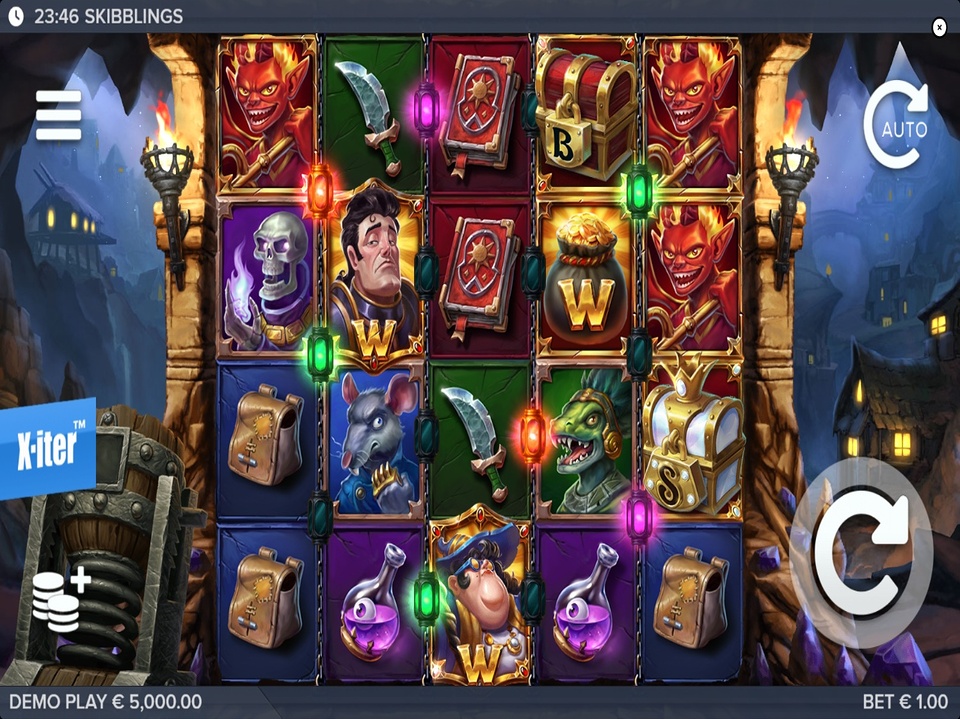The width and height of the screenshot is (960, 719).
Task: Click the BET € 1.00 display
Action: [906, 702]
